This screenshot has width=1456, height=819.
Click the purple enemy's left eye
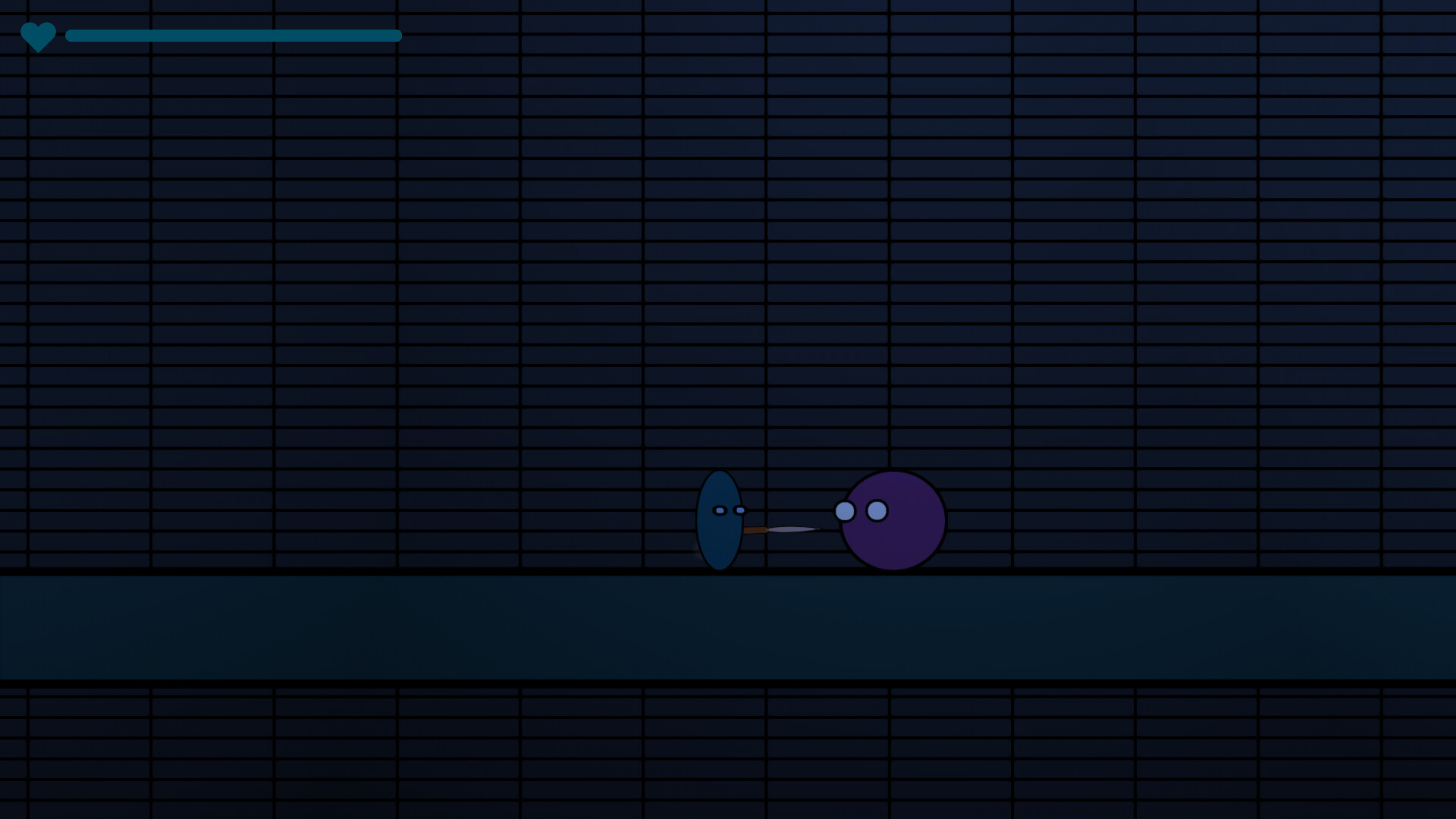click(x=843, y=512)
